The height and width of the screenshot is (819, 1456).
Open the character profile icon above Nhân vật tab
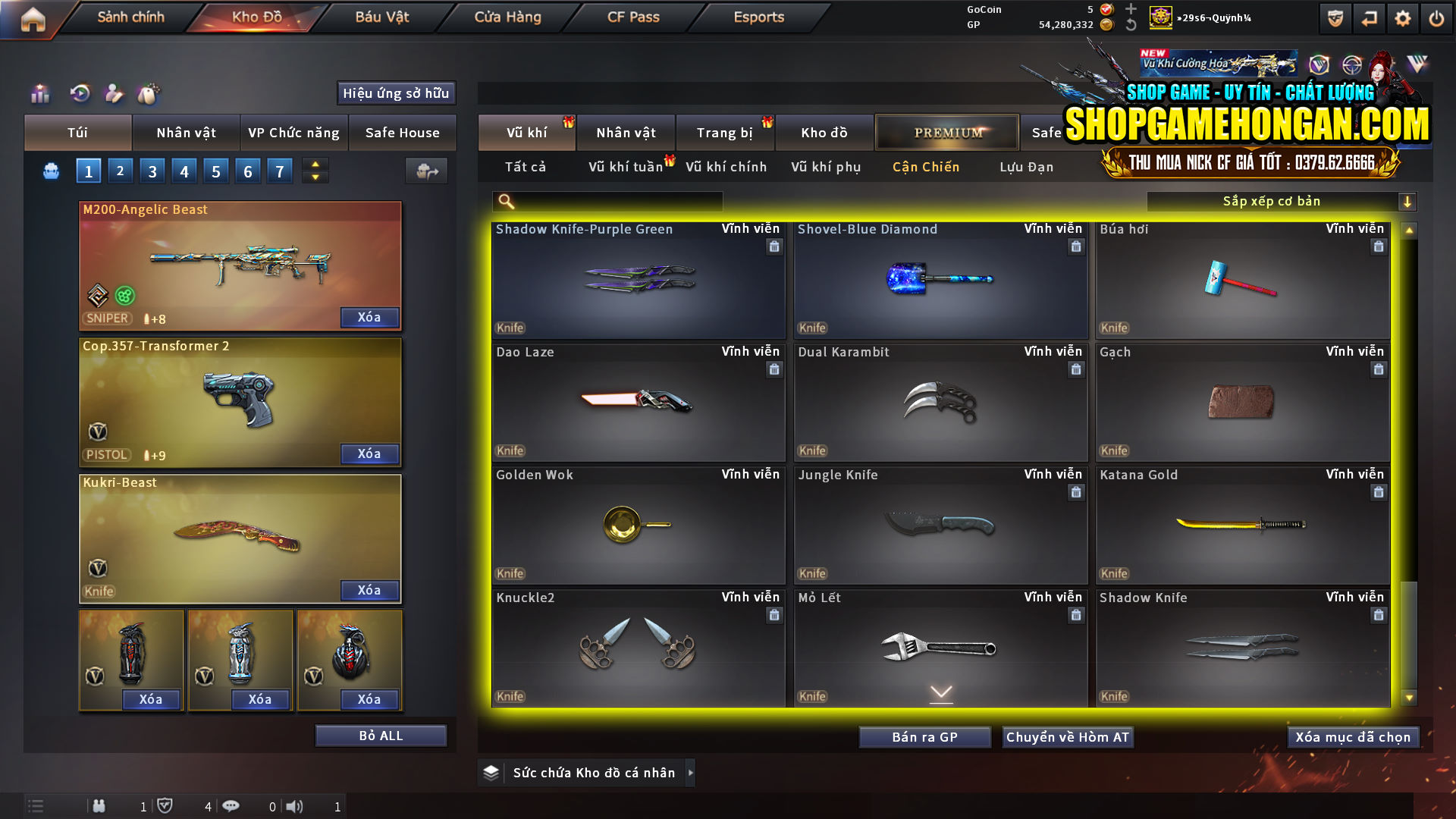(x=115, y=93)
